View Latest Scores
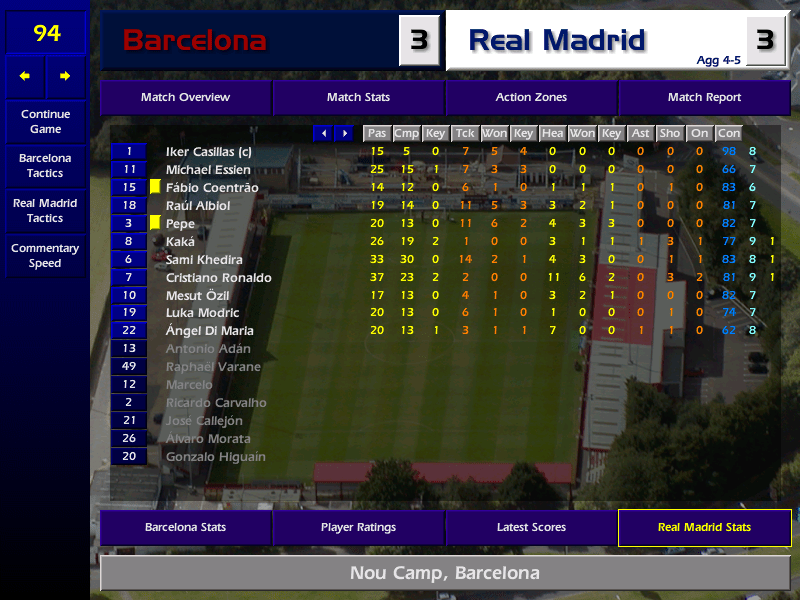800x600 pixels. [x=531, y=527]
